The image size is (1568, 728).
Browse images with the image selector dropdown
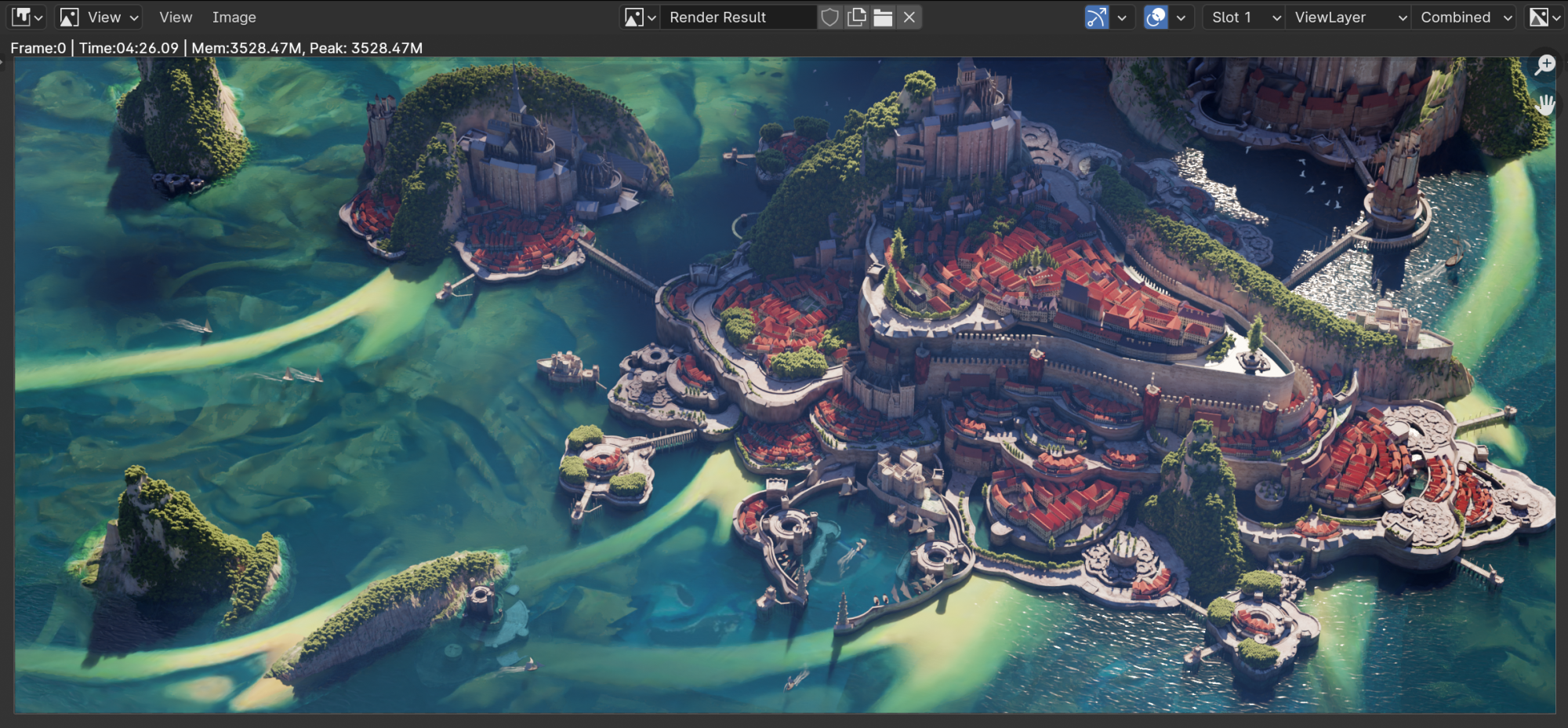click(x=639, y=17)
